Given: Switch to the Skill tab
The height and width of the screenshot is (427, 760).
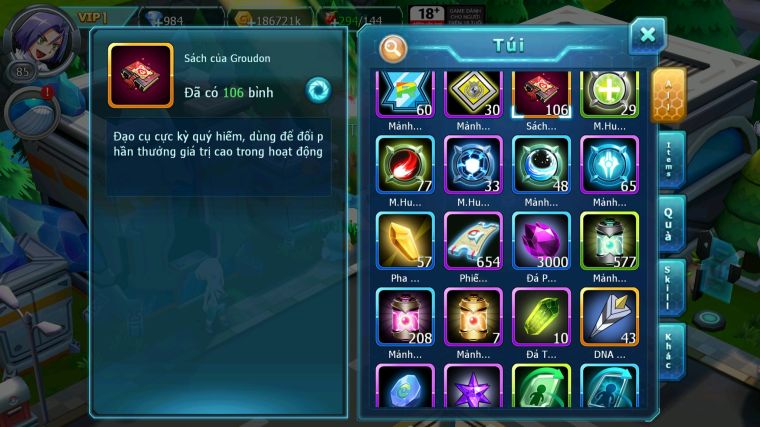Looking at the screenshot, I should (x=669, y=287).
